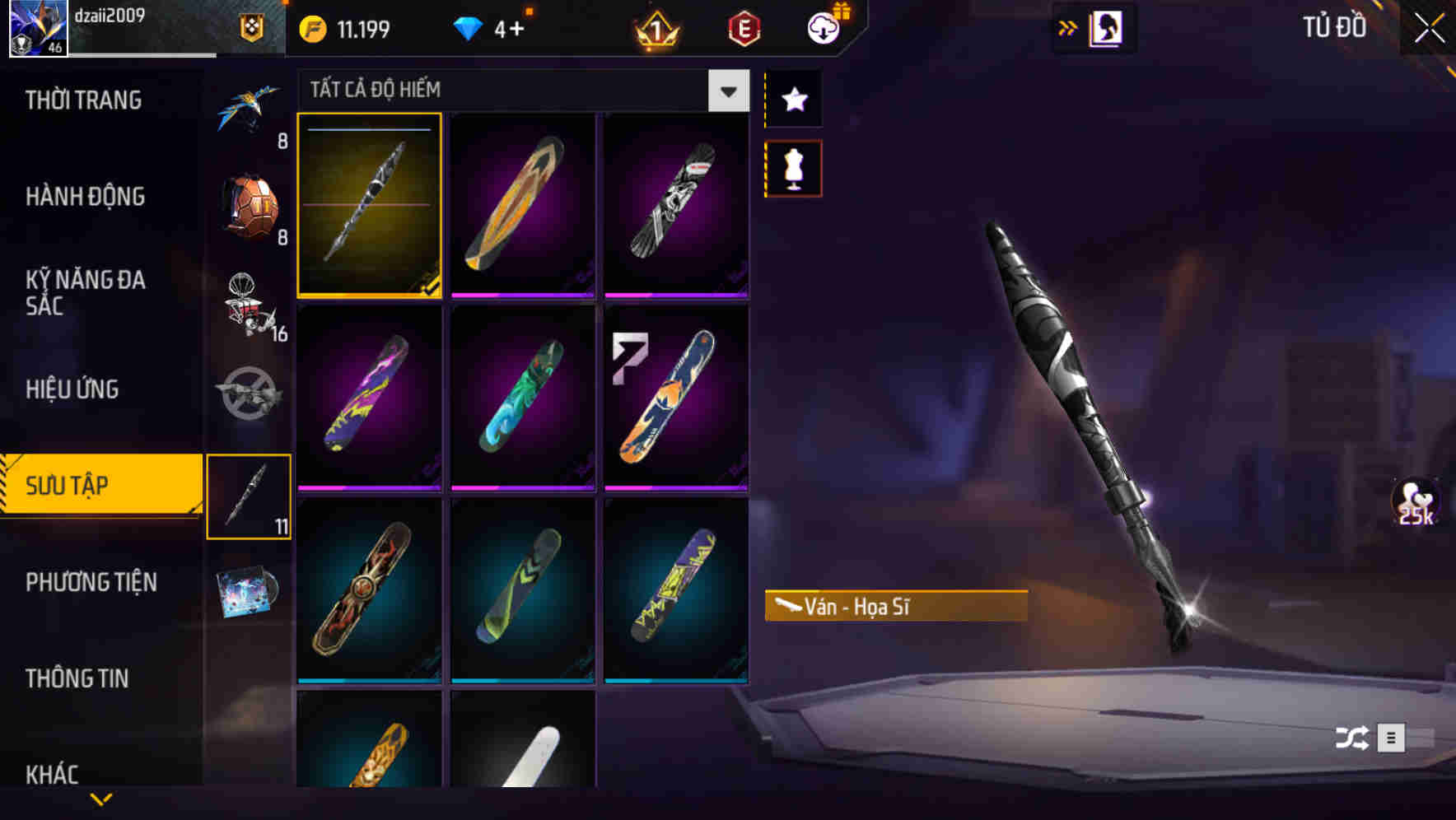The height and width of the screenshot is (820, 1456).
Task: Click the crossed-weapons category icon
Action: click(x=250, y=395)
